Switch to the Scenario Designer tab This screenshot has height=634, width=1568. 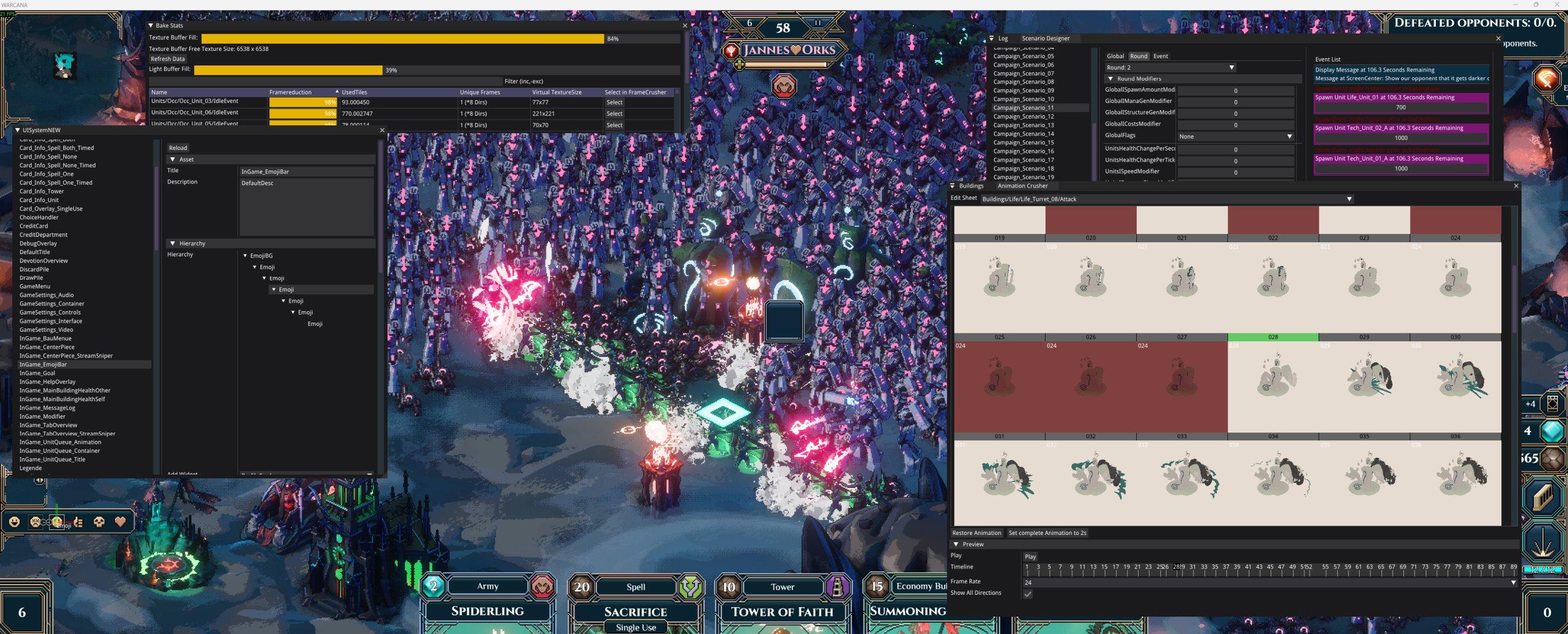pos(1045,39)
